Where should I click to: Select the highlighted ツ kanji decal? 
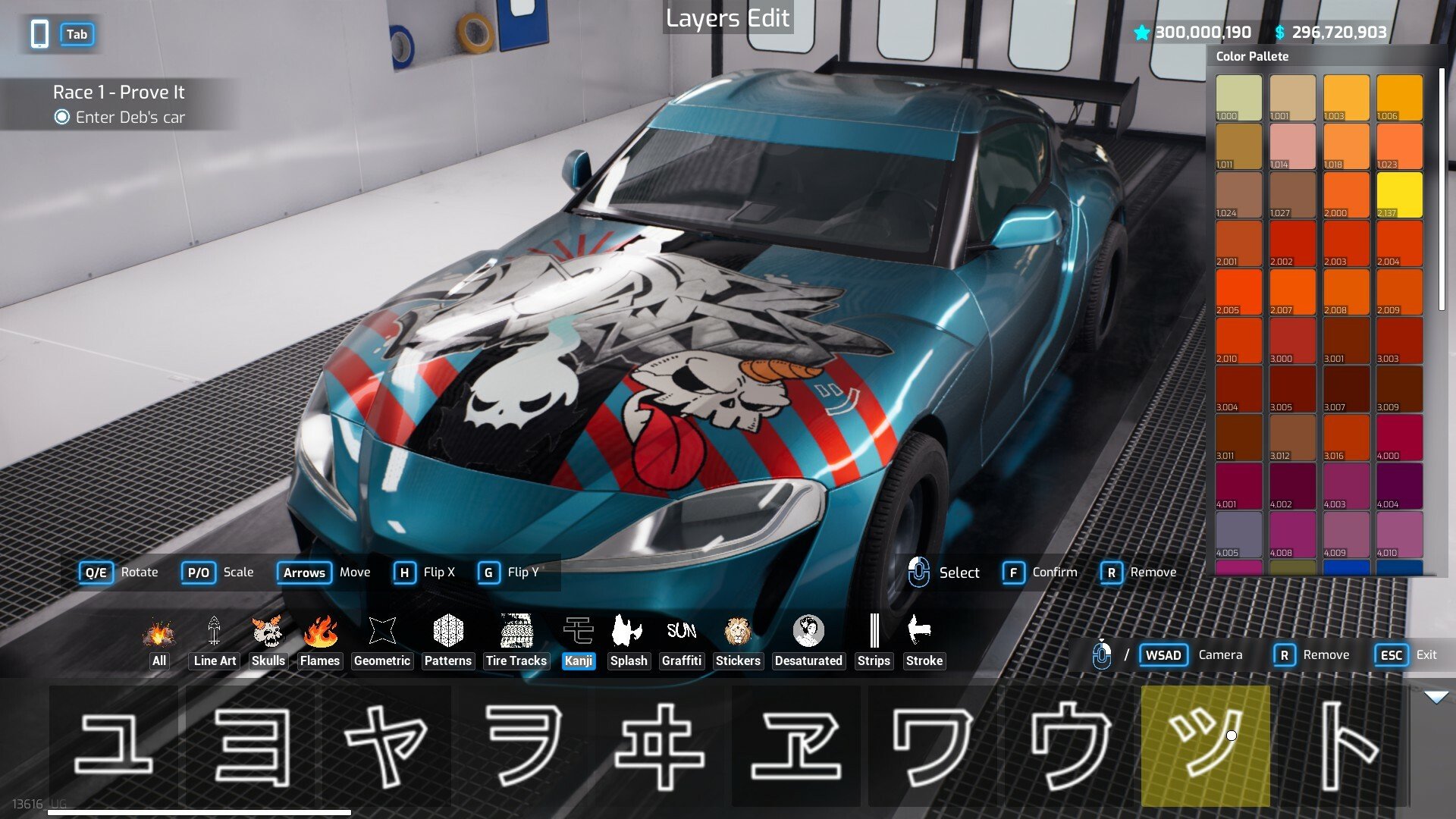1205,746
